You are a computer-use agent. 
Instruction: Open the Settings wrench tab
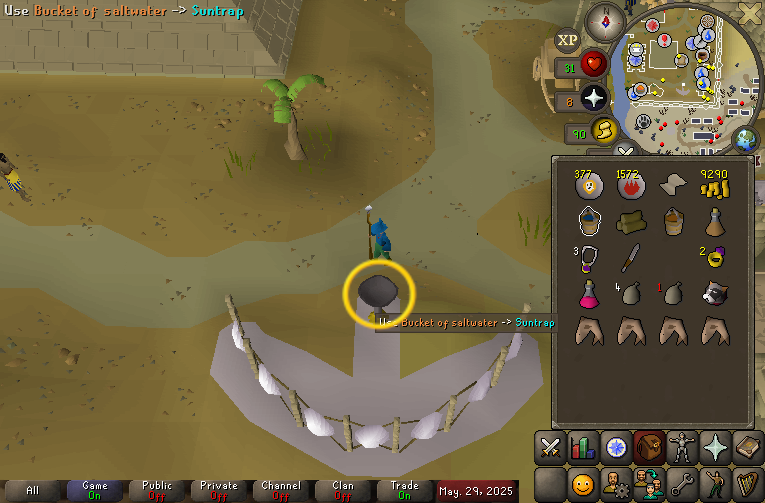coord(681,484)
